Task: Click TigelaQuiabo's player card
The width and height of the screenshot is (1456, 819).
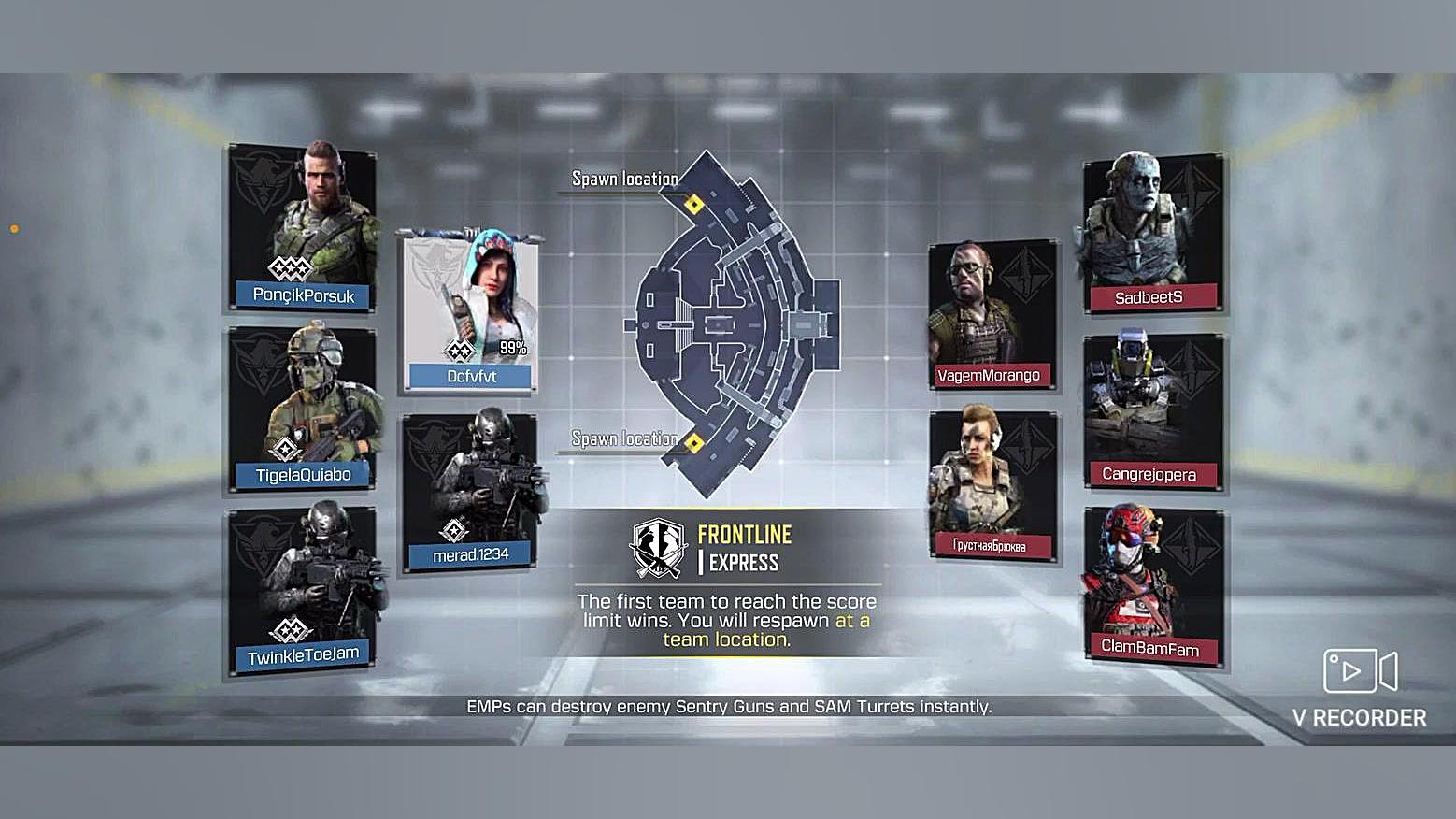Action: tap(303, 407)
